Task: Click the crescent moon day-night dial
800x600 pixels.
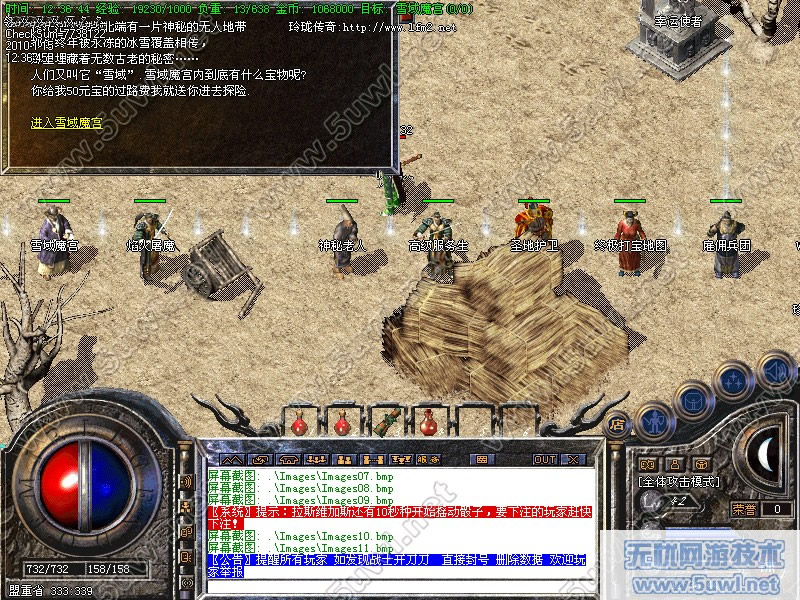Action: pyautogui.click(x=767, y=455)
